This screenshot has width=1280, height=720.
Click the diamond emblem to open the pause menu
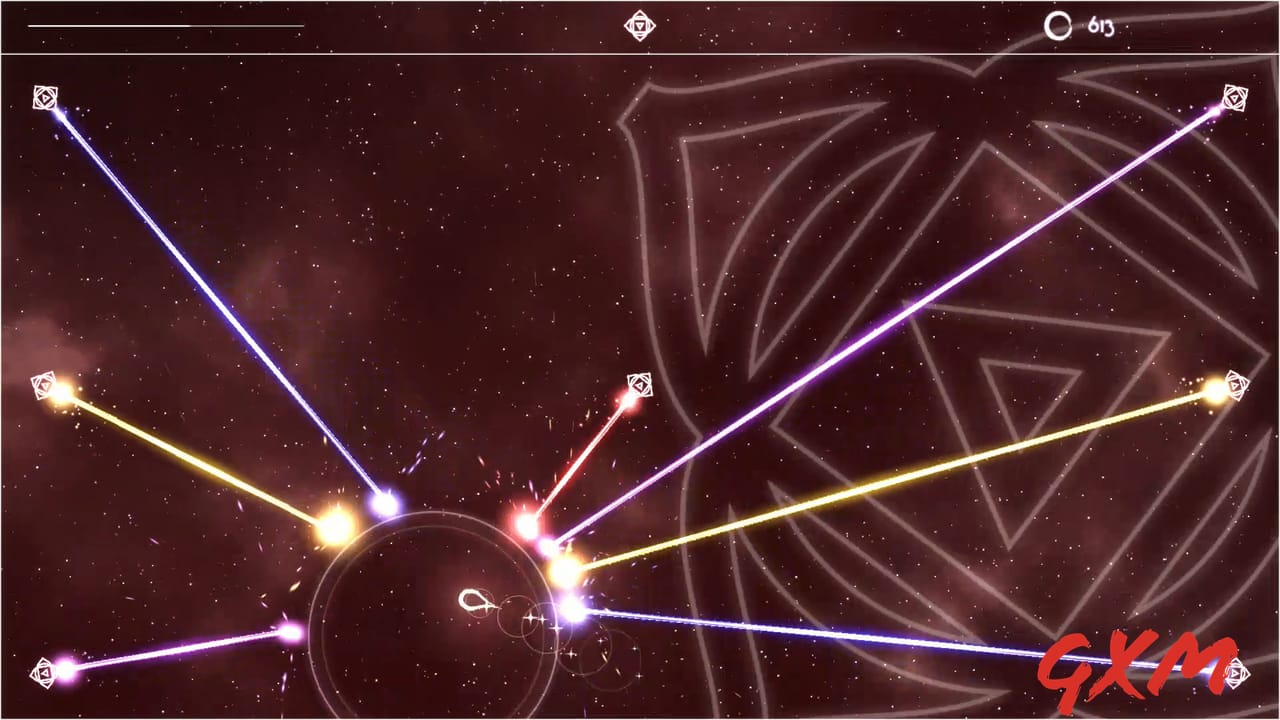click(640, 24)
